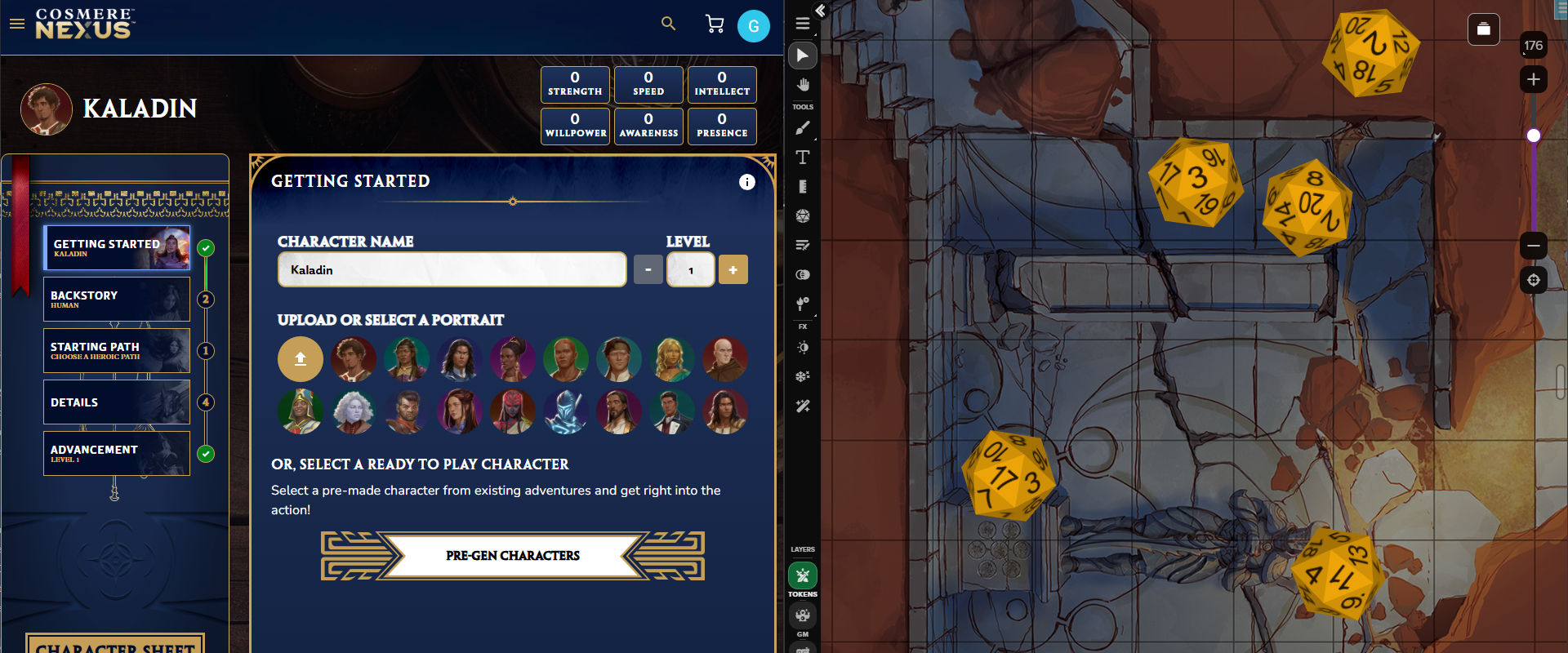Open the dice roller icon
1568x653 pixels.
coord(803,215)
